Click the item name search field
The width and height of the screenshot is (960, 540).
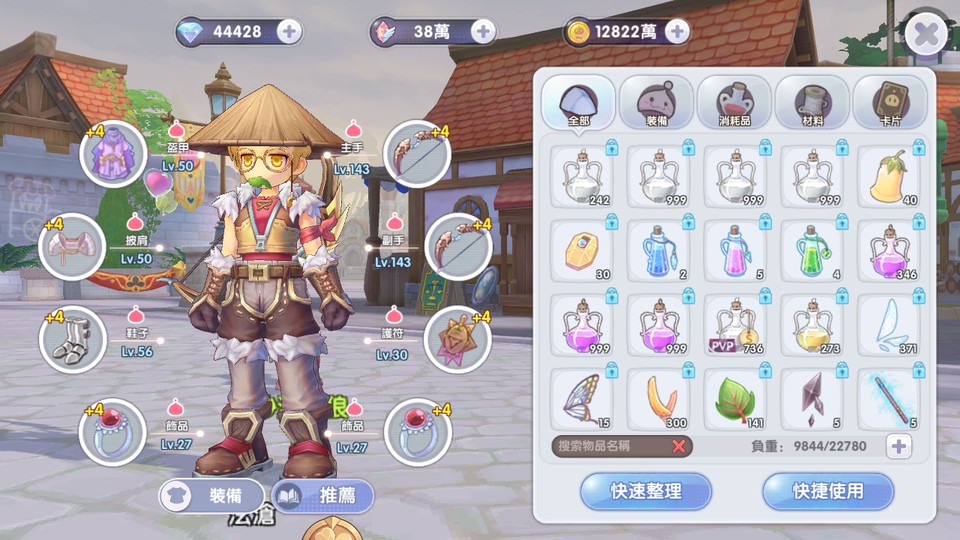(x=610, y=446)
